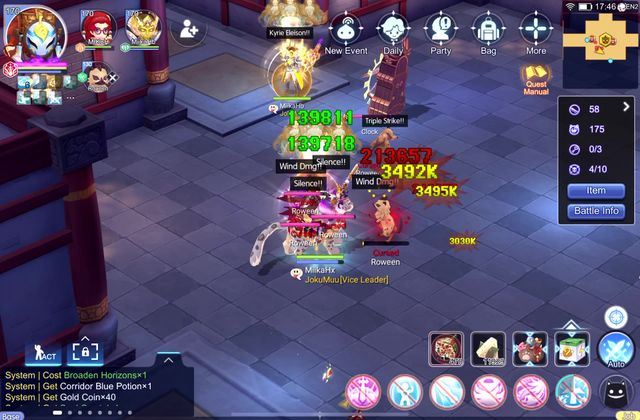Open the Battle Info panel

[595, 211]
